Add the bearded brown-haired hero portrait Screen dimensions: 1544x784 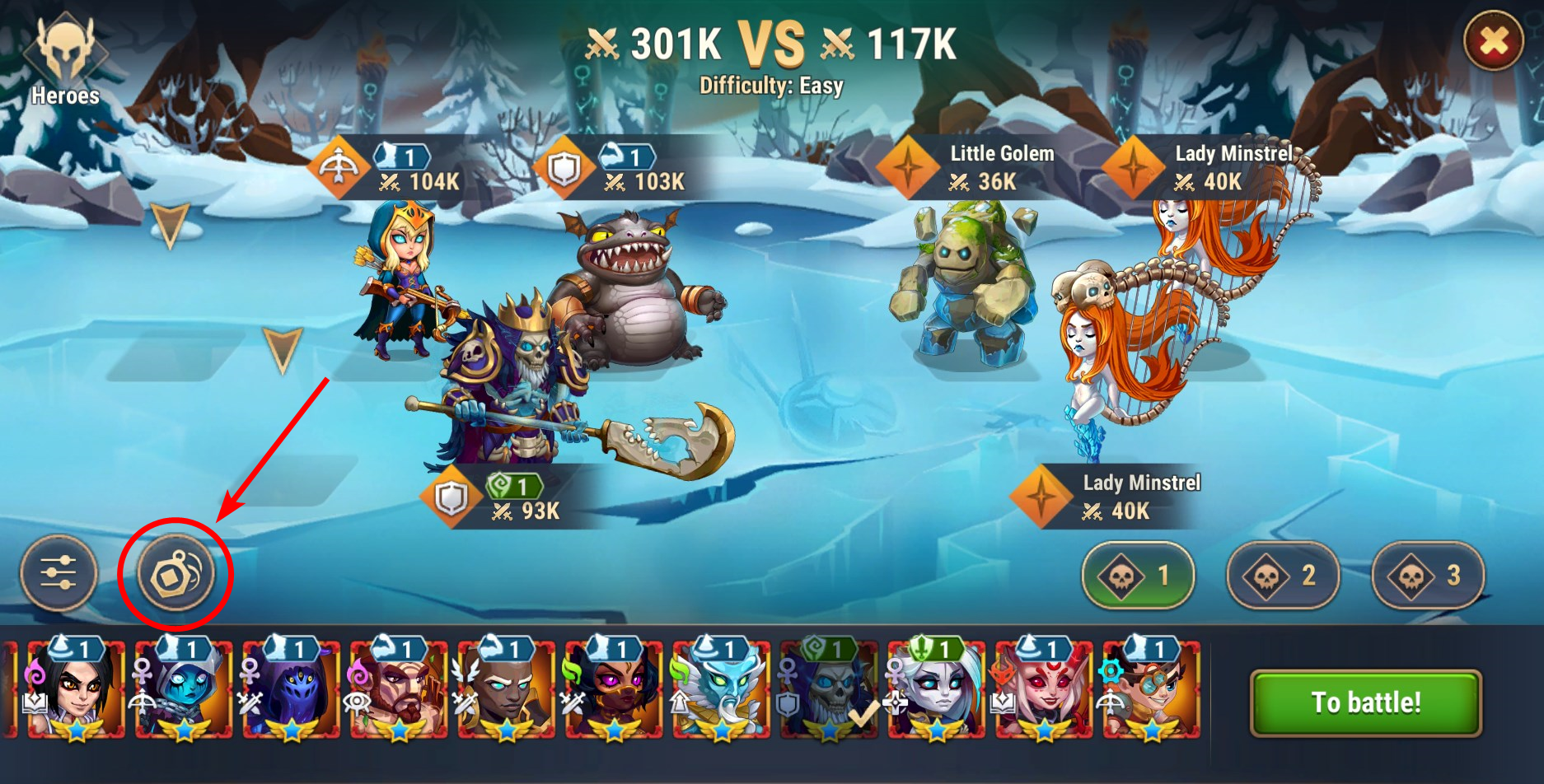pyautogui.click(x=399, y=692)
